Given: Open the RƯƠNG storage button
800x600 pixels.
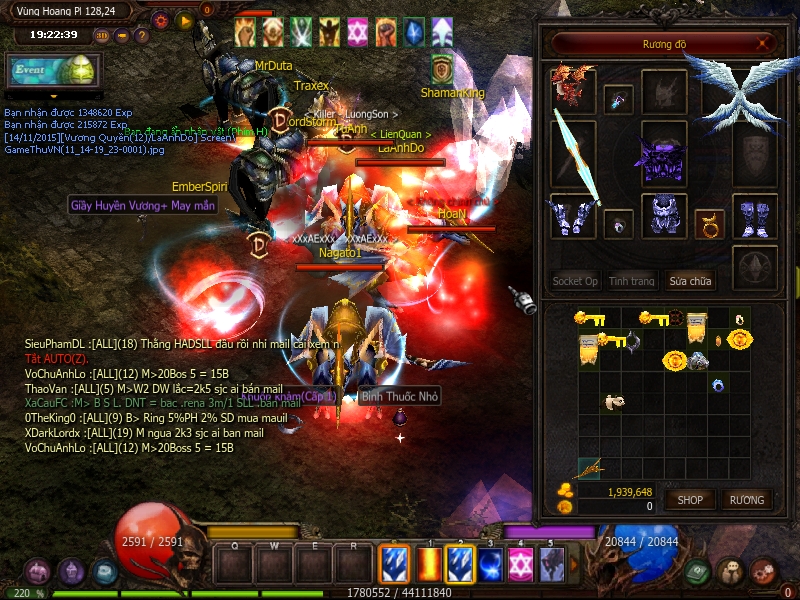Looking at the screenshot, I should coord(746,499).
